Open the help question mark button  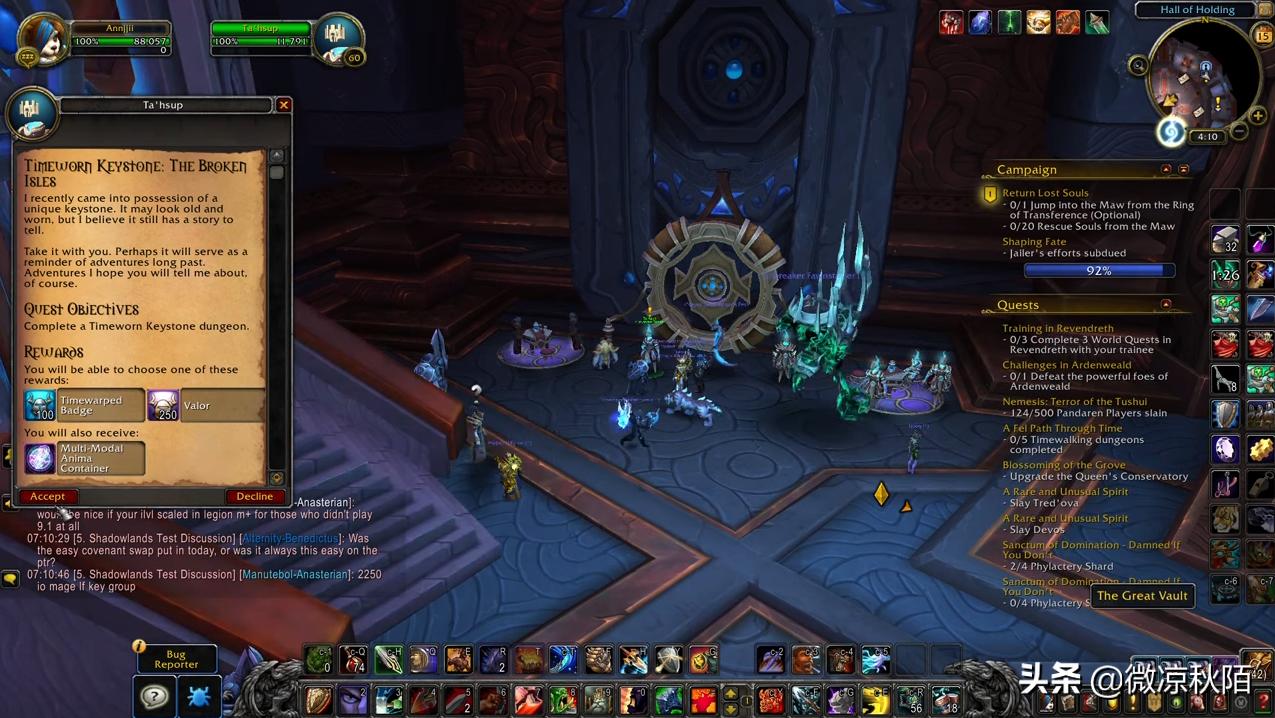(154, 696)
